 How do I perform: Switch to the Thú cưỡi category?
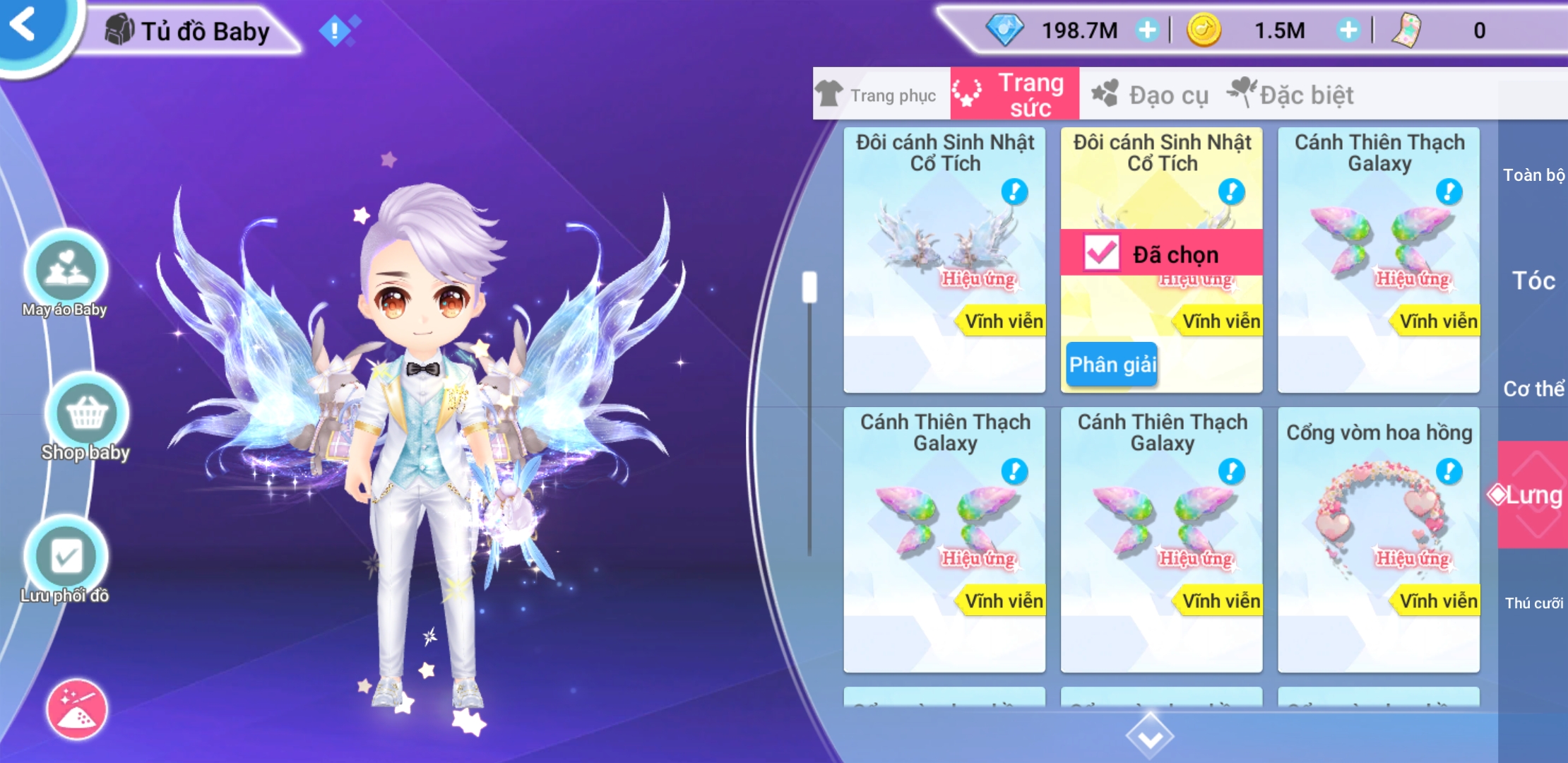tap(1533, 603)
